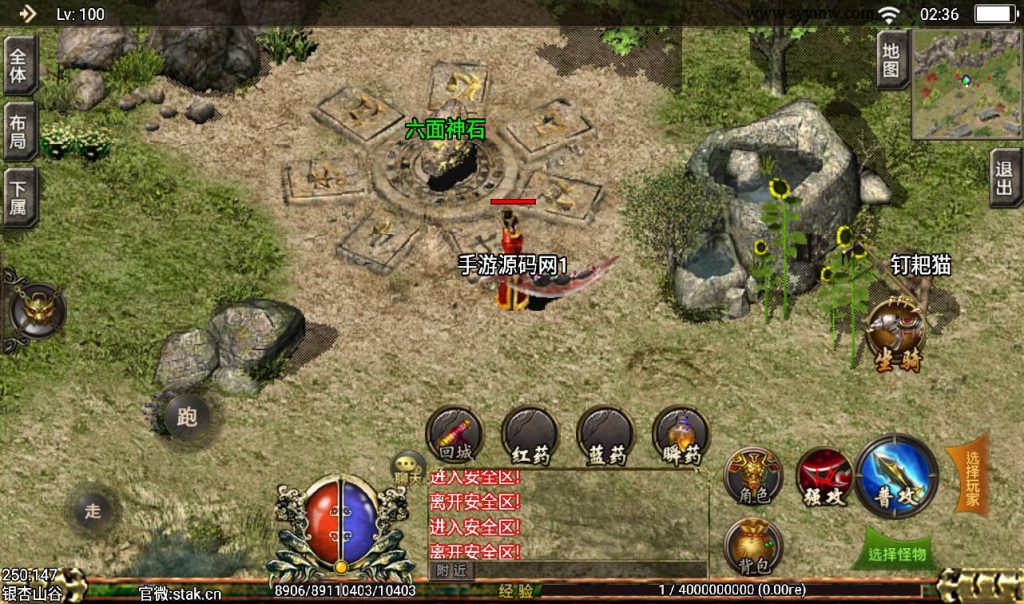Trigger the 普攻 normal attack
The height and width of the screenshot is (604, 1024).
pos(897,476)
